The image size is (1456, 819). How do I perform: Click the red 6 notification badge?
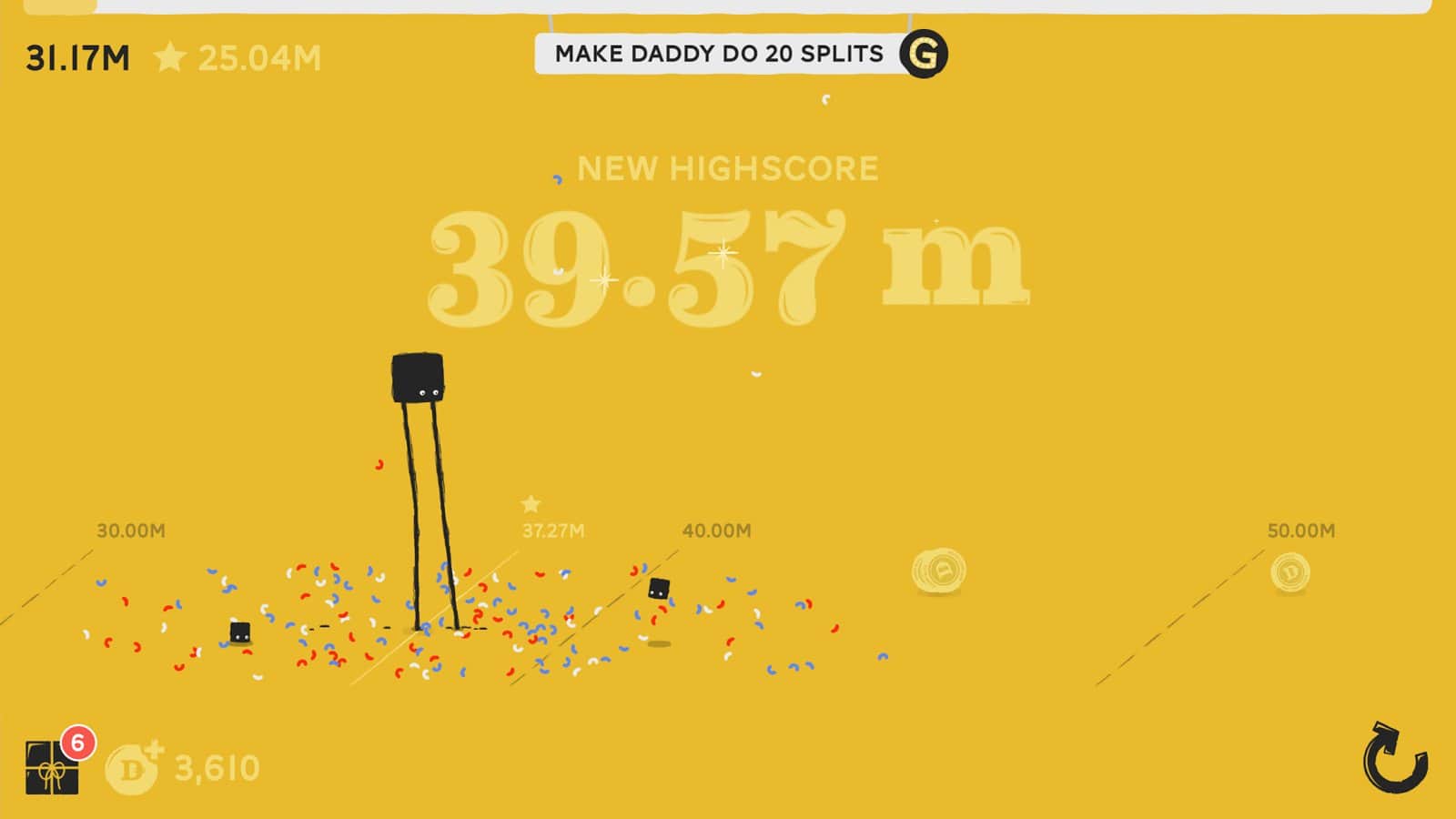pos(76,741)
